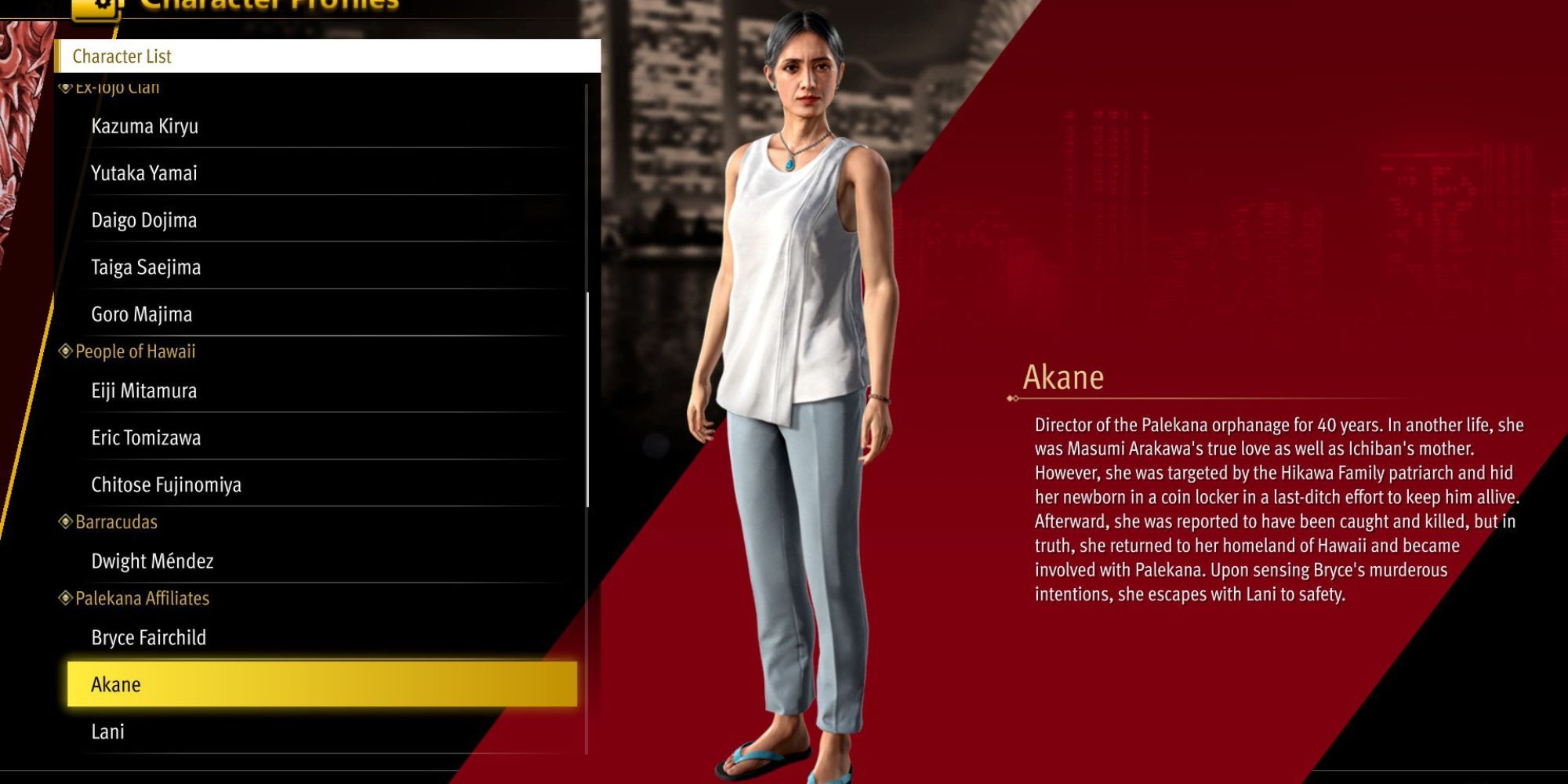The width and height of the screenshot is (1568, 784).
Task: Expand the Ex-Tojo Clan category
Action: 125,86
